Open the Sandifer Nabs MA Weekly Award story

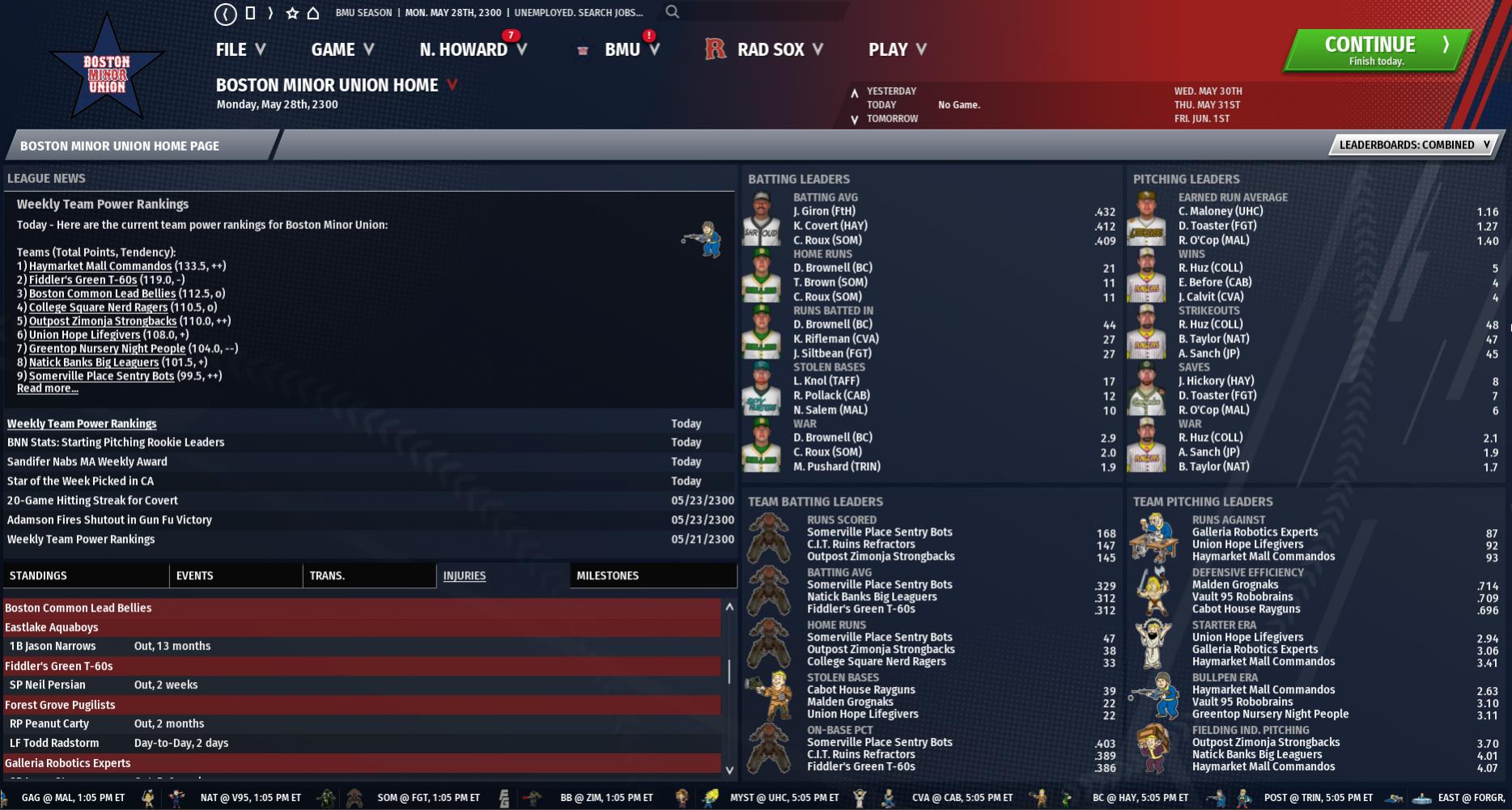[87, 461]
